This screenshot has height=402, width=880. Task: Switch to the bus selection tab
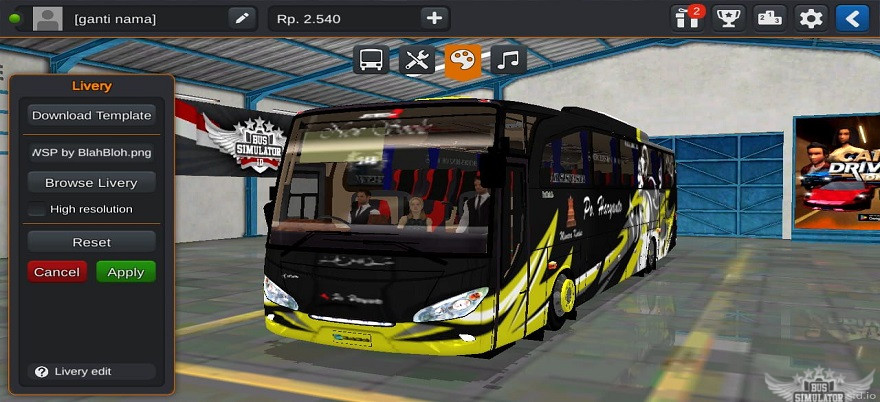[371, 60]
